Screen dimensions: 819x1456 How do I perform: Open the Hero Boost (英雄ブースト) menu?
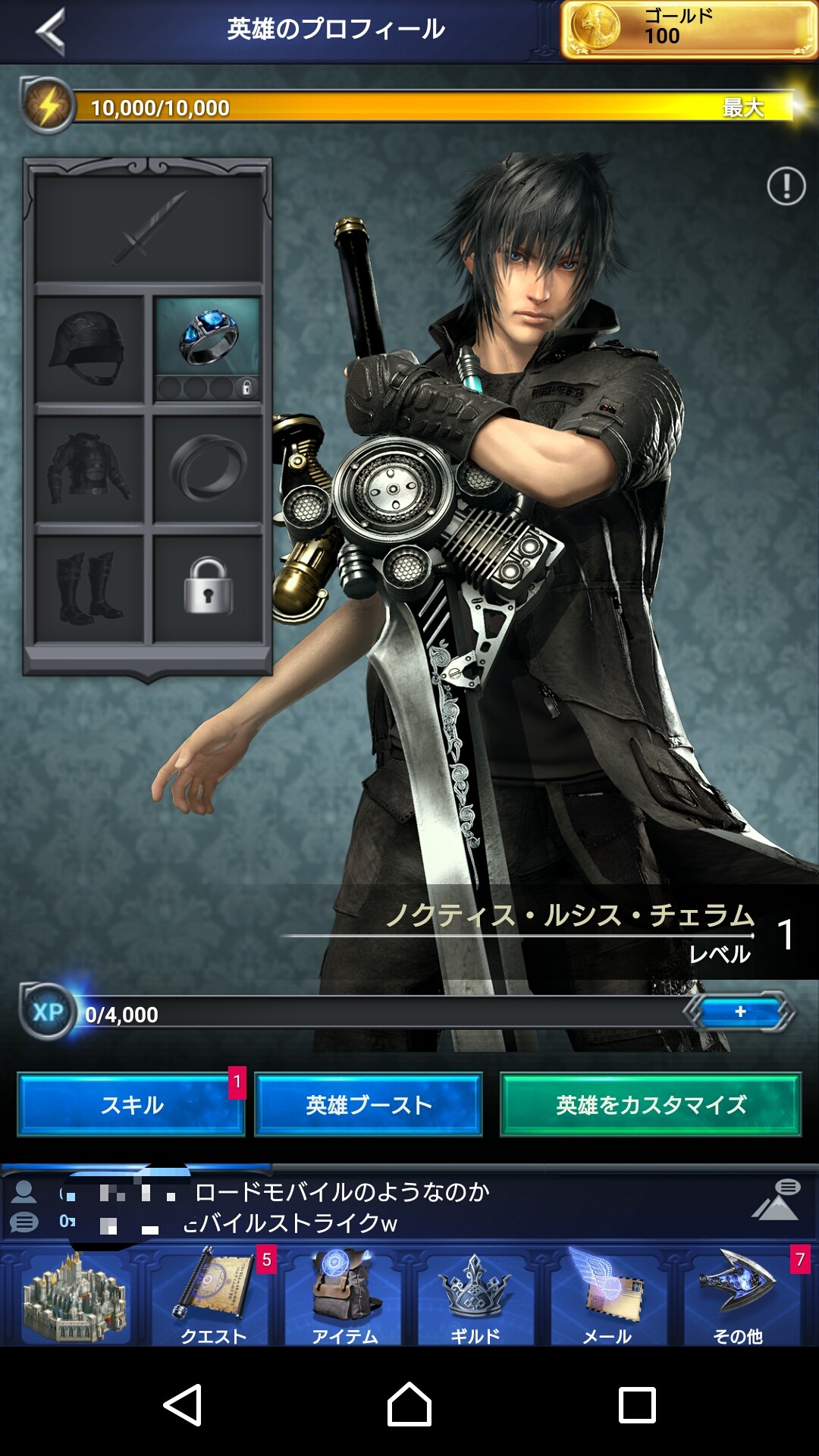click(369, 1105)
